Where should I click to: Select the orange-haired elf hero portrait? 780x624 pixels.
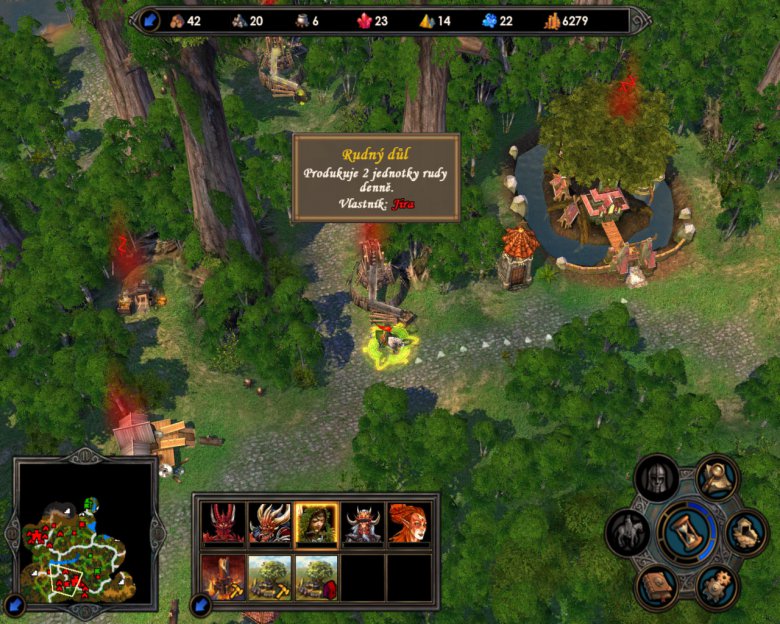tap(409, 523)
